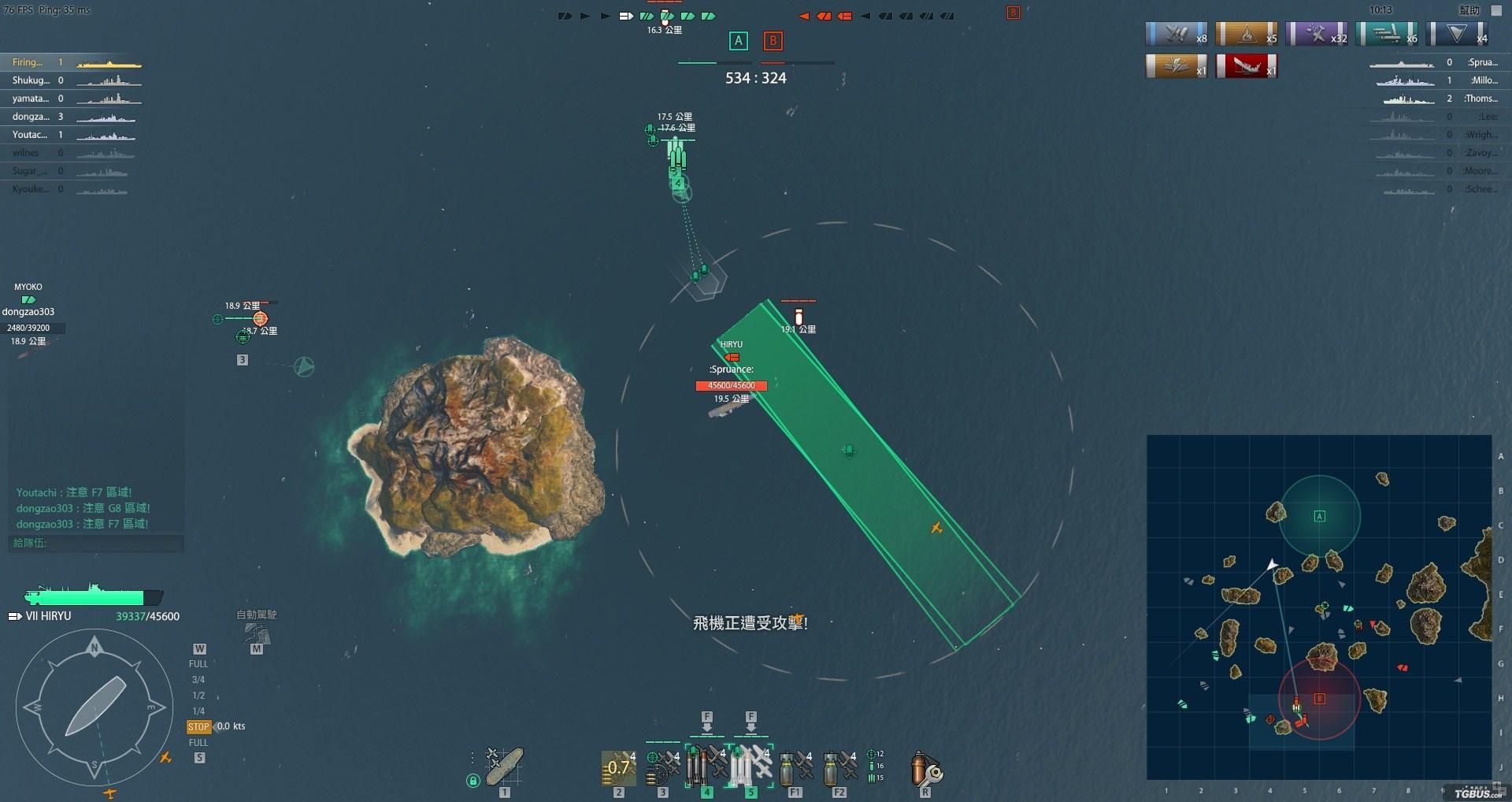Set engine telegraph to STOP

[x=198, y=727]
